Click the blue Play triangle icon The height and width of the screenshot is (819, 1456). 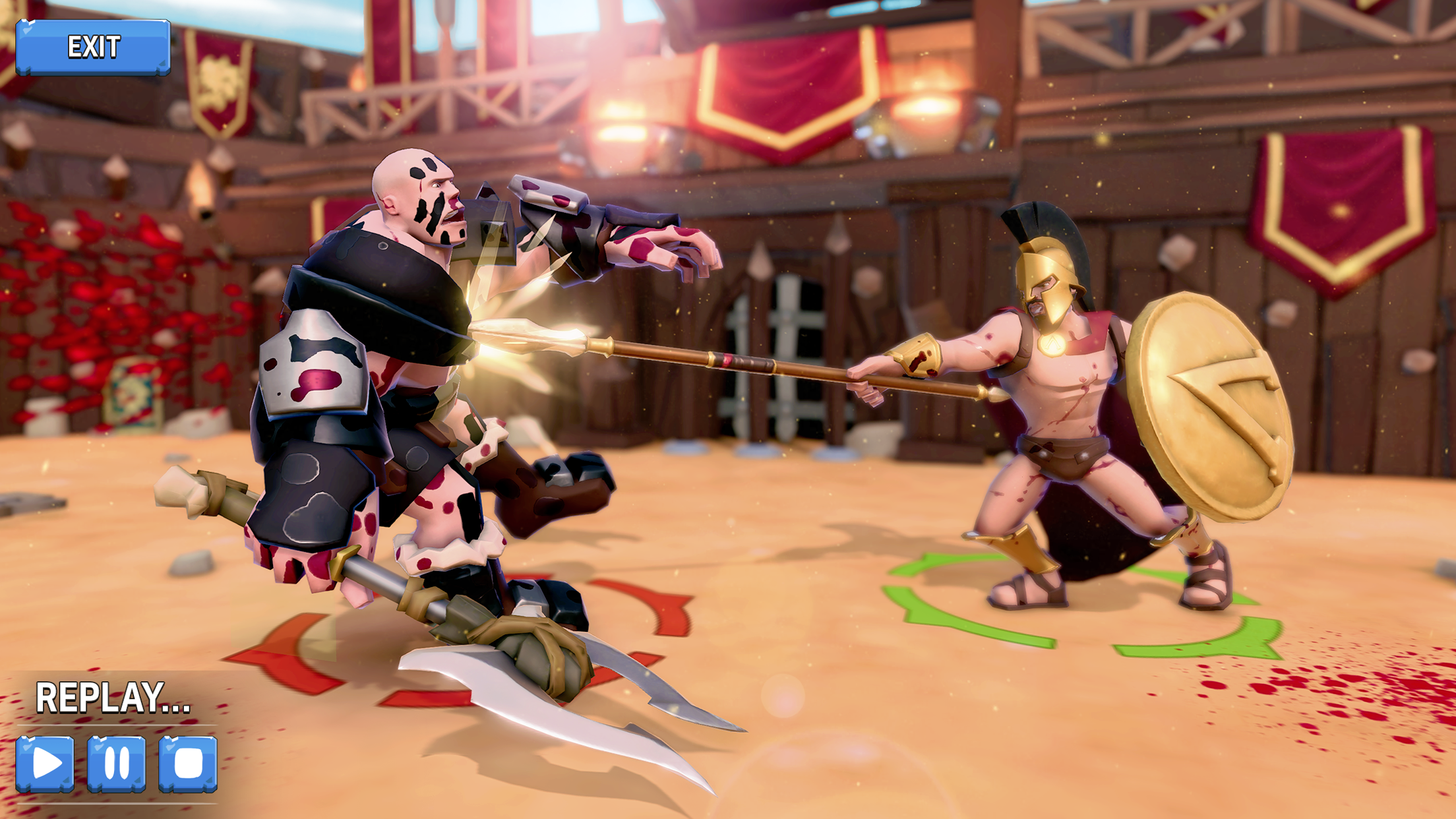[47, 763]
